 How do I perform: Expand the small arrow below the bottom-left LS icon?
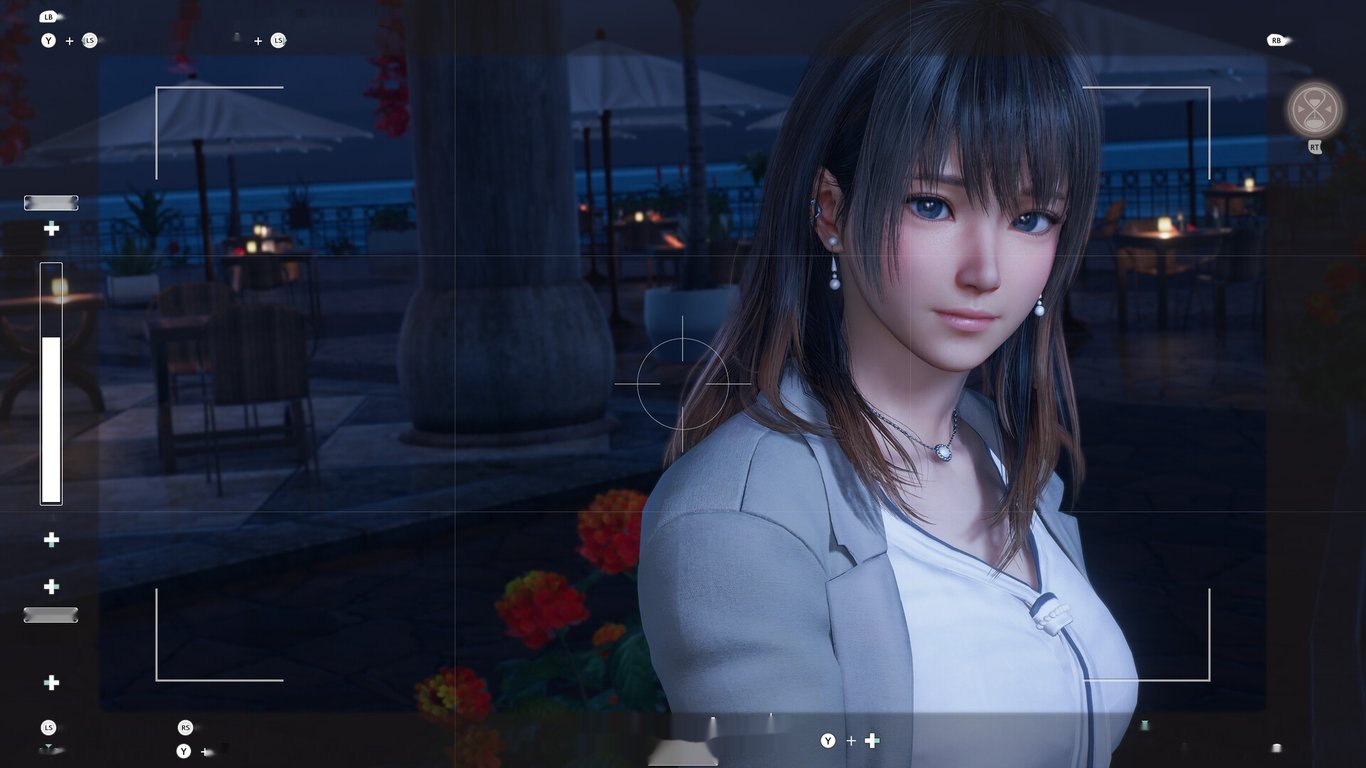tap(47, 748)
